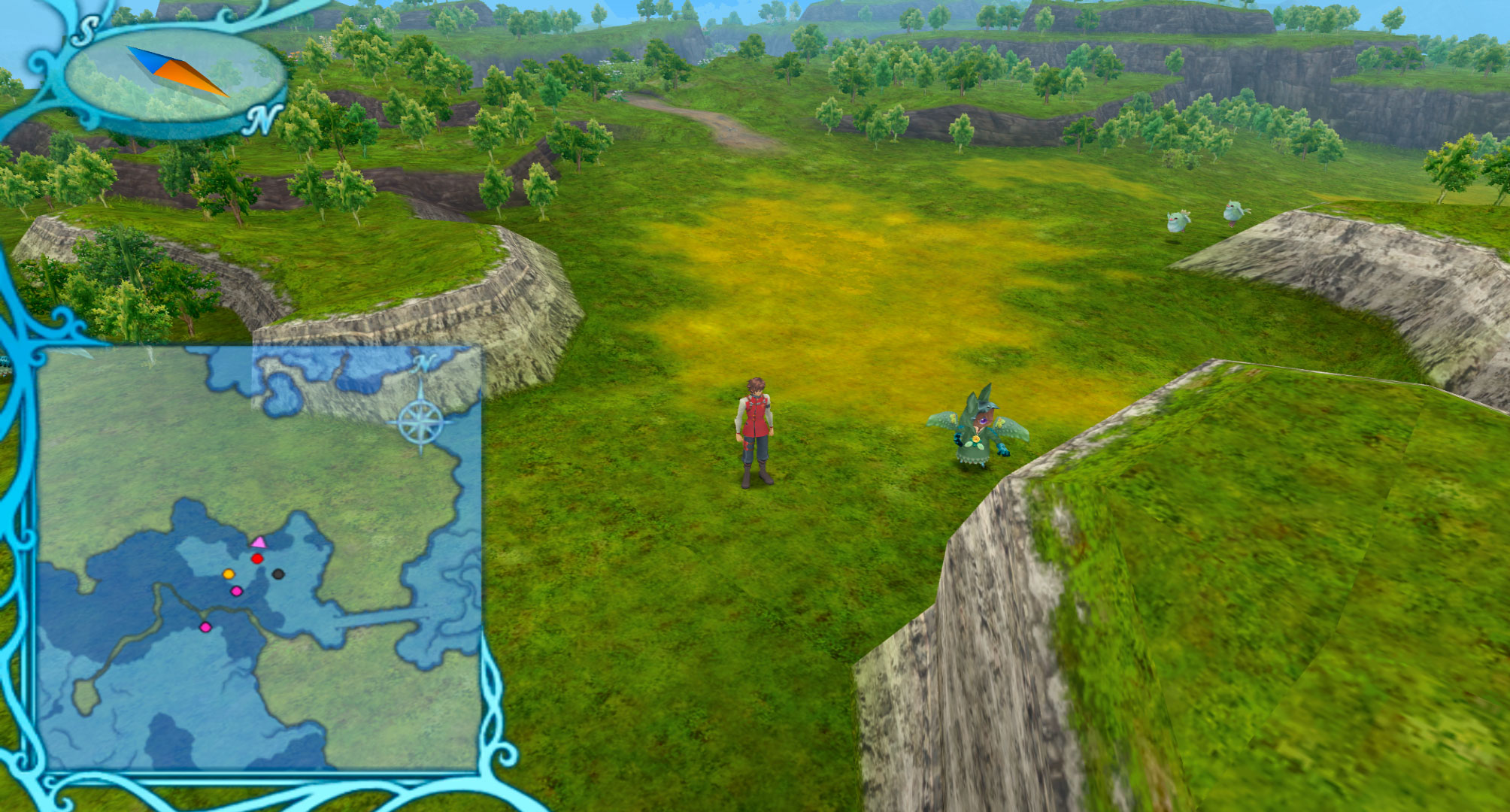Open the world minimap panel
This screenshot has width=1510, height=812.
click(259, 558)
